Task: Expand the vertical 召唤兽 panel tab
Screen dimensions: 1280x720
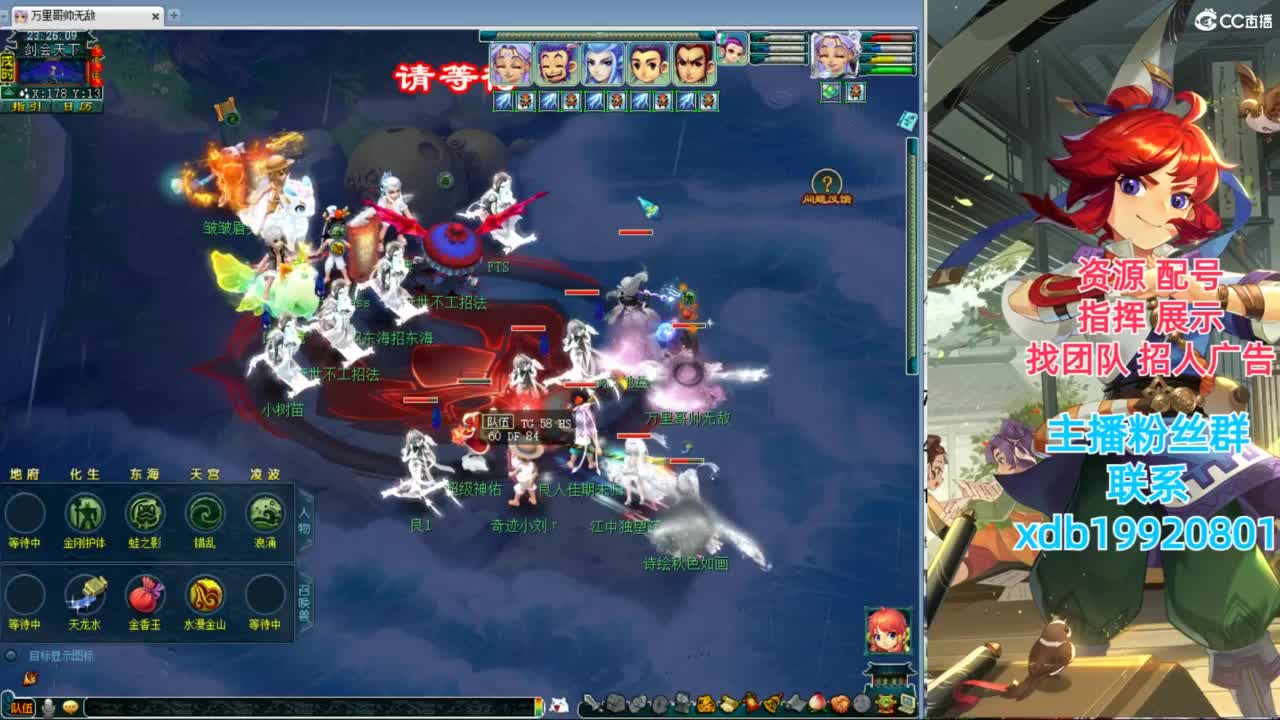Action: tap(306, 597)
